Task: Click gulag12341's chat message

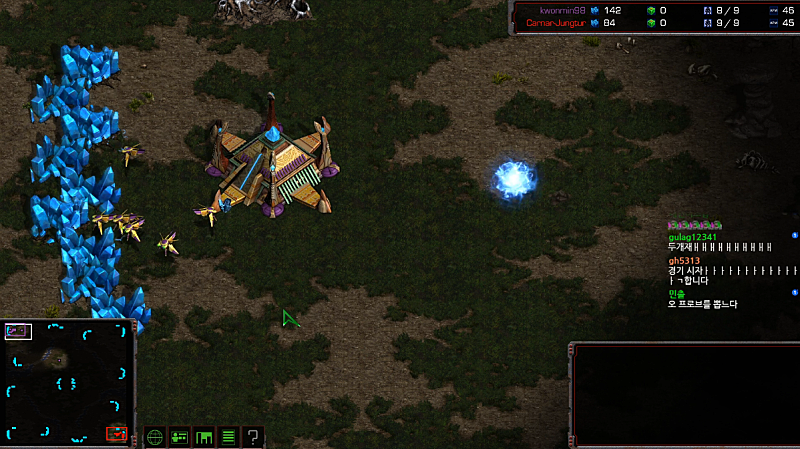Action: click(719, 246)
